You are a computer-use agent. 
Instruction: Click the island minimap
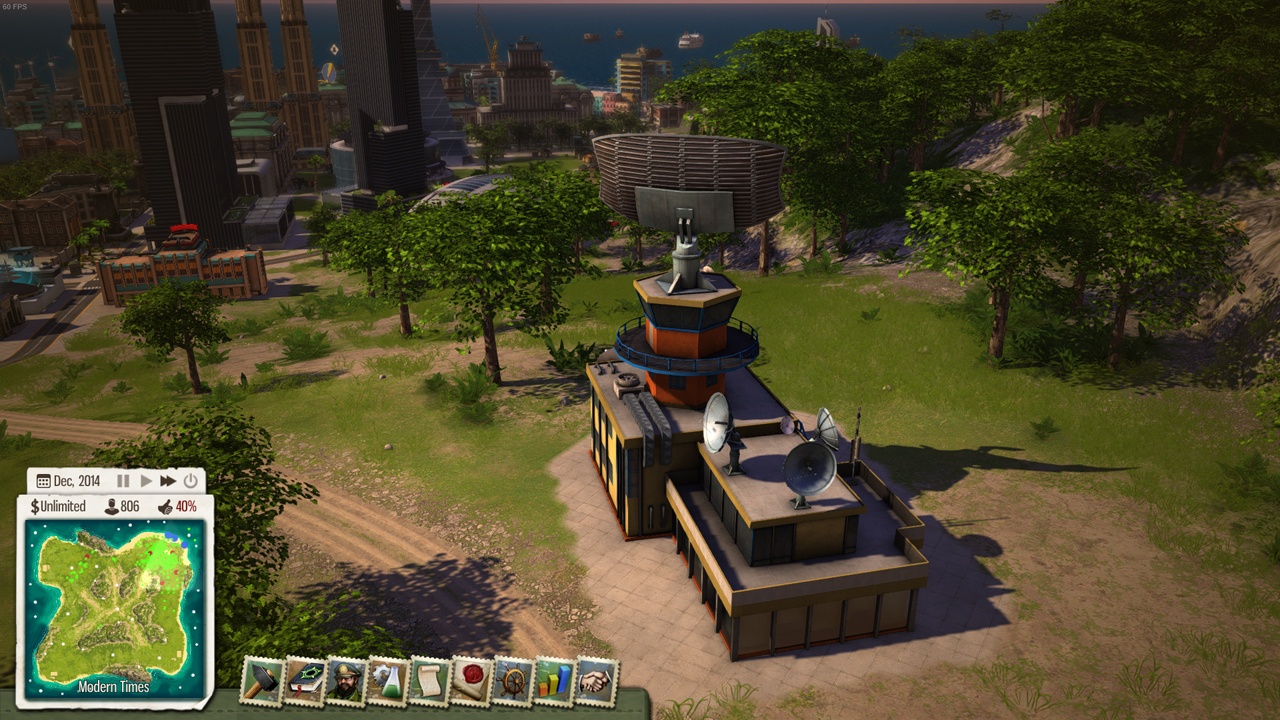tap(112, 608)
